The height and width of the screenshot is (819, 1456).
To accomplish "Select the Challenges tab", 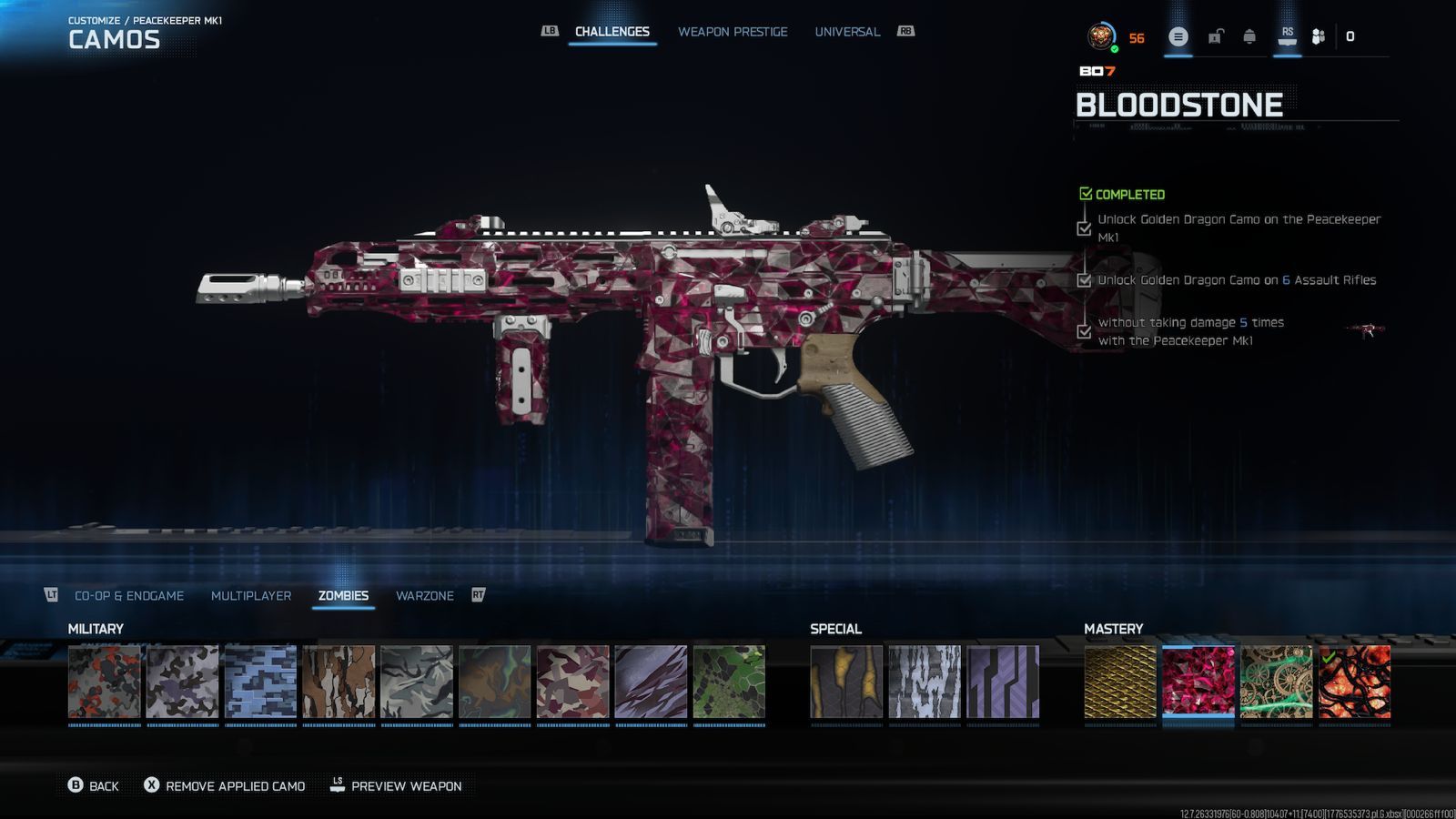I will (x=612, y=32).
